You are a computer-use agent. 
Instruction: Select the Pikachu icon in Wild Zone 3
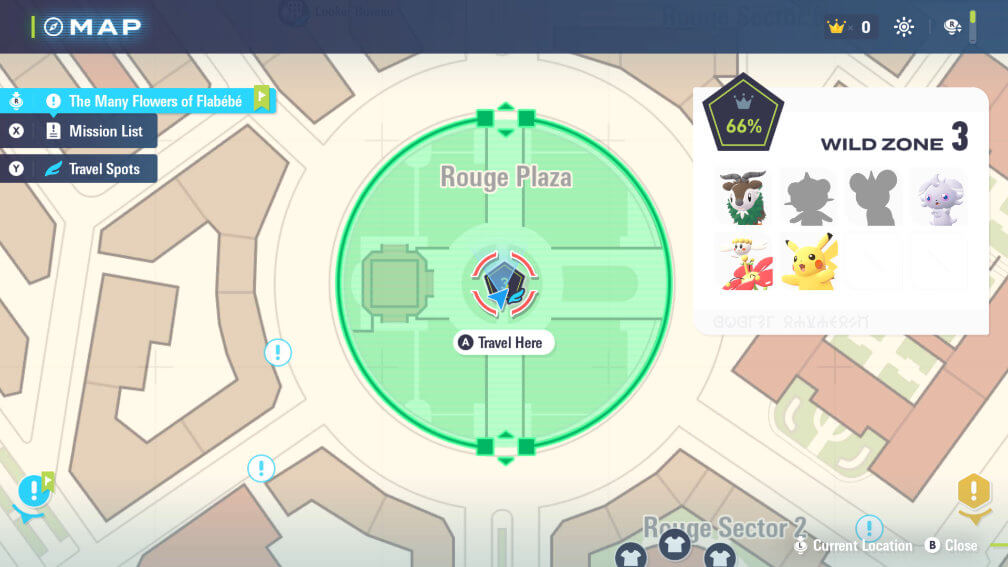809,262
